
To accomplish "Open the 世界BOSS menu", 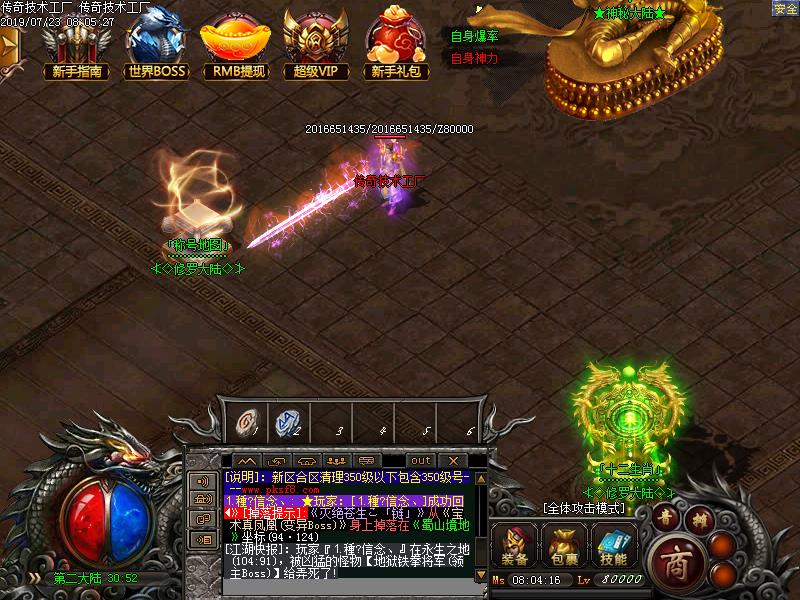I will (157, 45).
